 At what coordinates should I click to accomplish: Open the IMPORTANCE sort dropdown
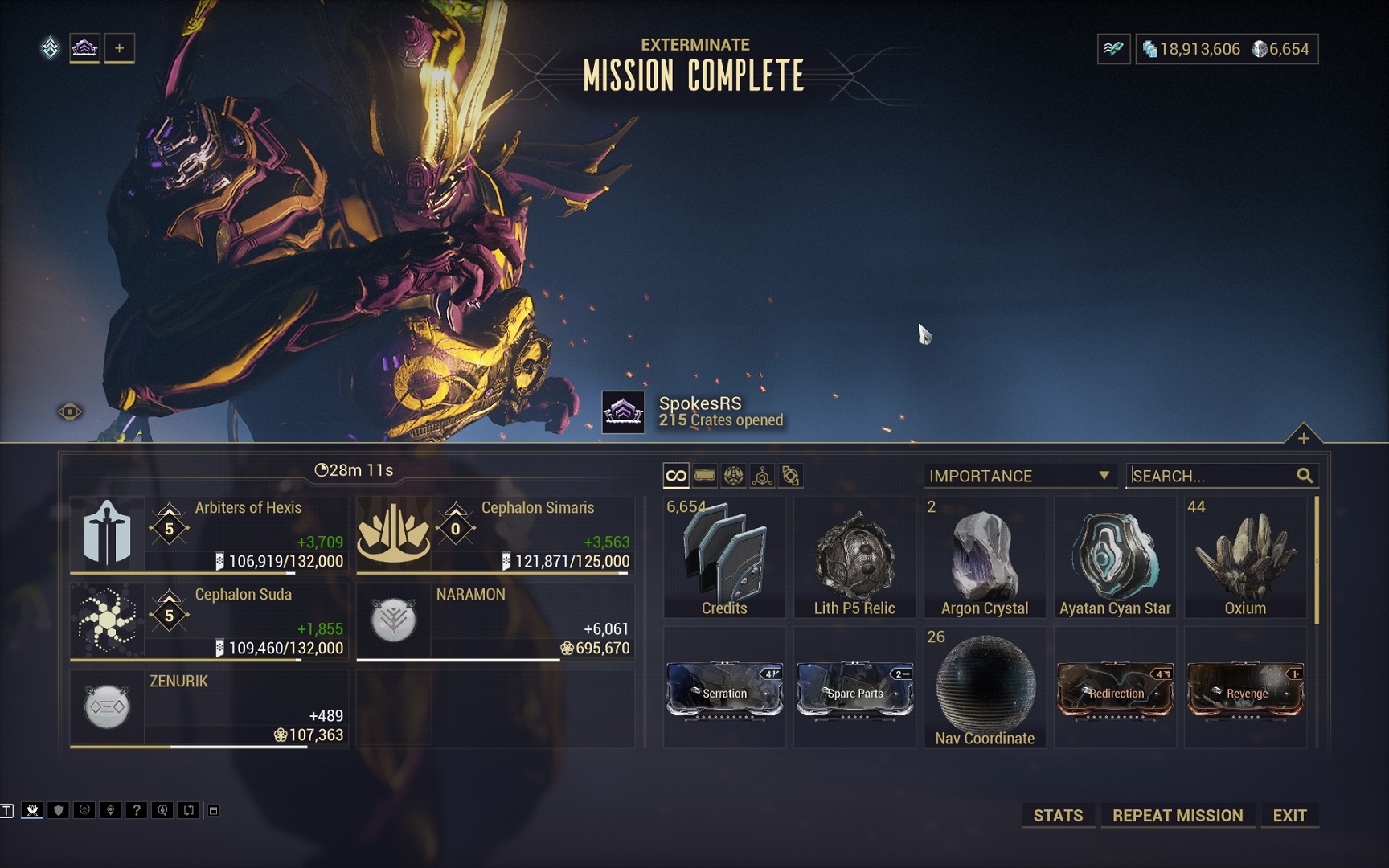(1019, 476)
